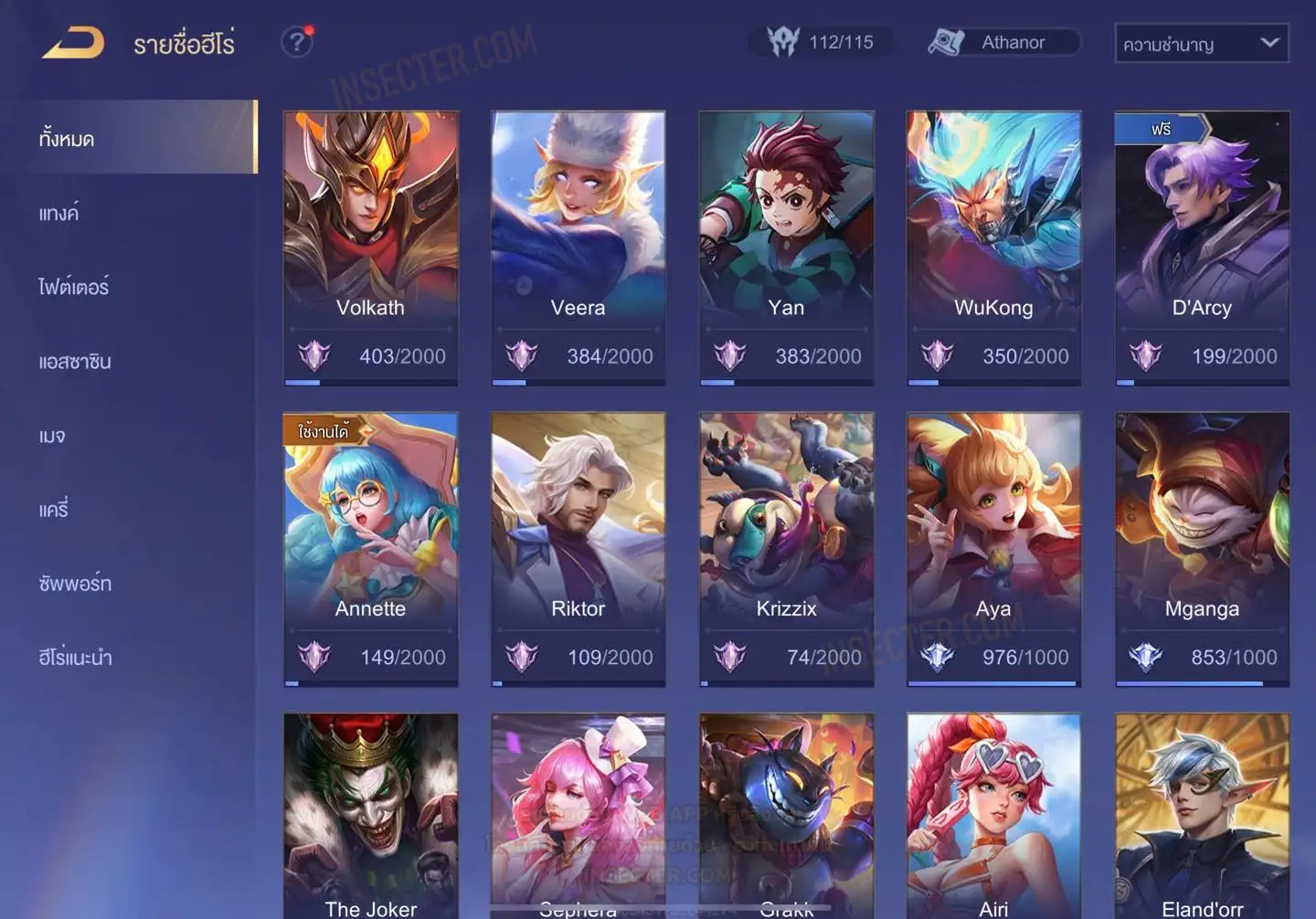This screenshot has width=1316, height=919.
Task: Open the Annette hero card
Action: [370, 548]
